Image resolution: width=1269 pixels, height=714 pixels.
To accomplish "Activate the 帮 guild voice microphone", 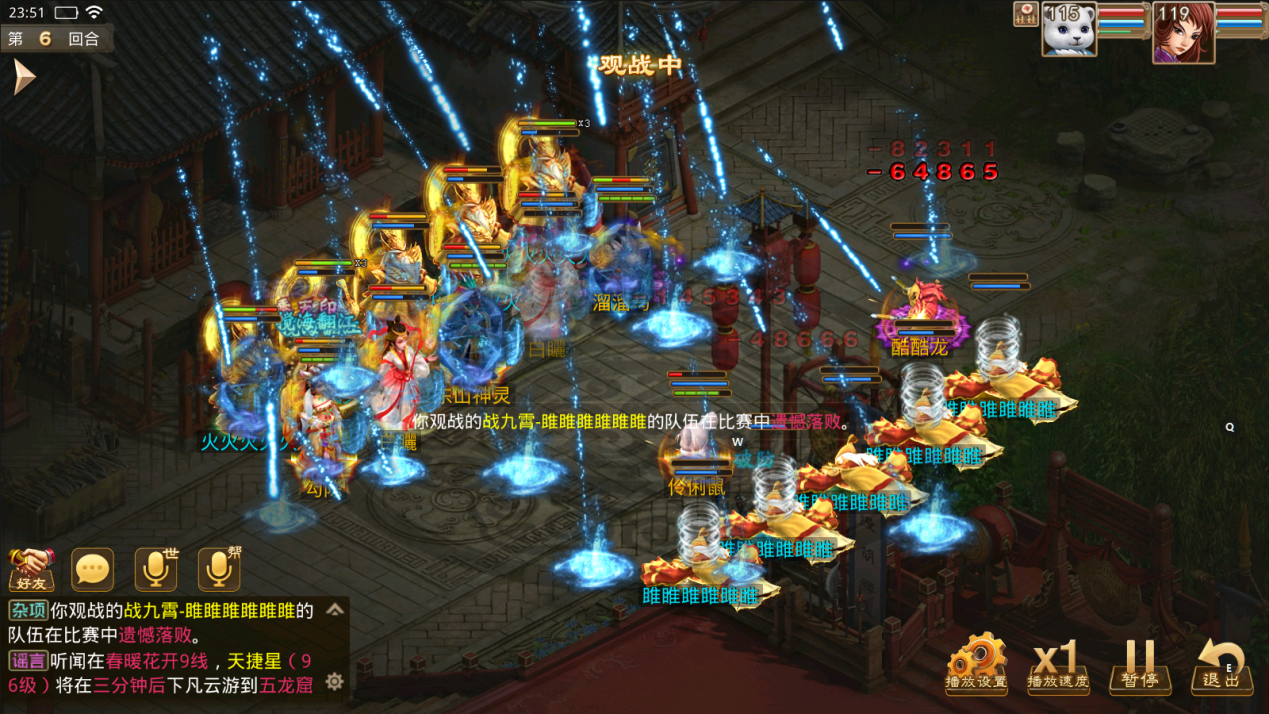I will tap(219, 569).
